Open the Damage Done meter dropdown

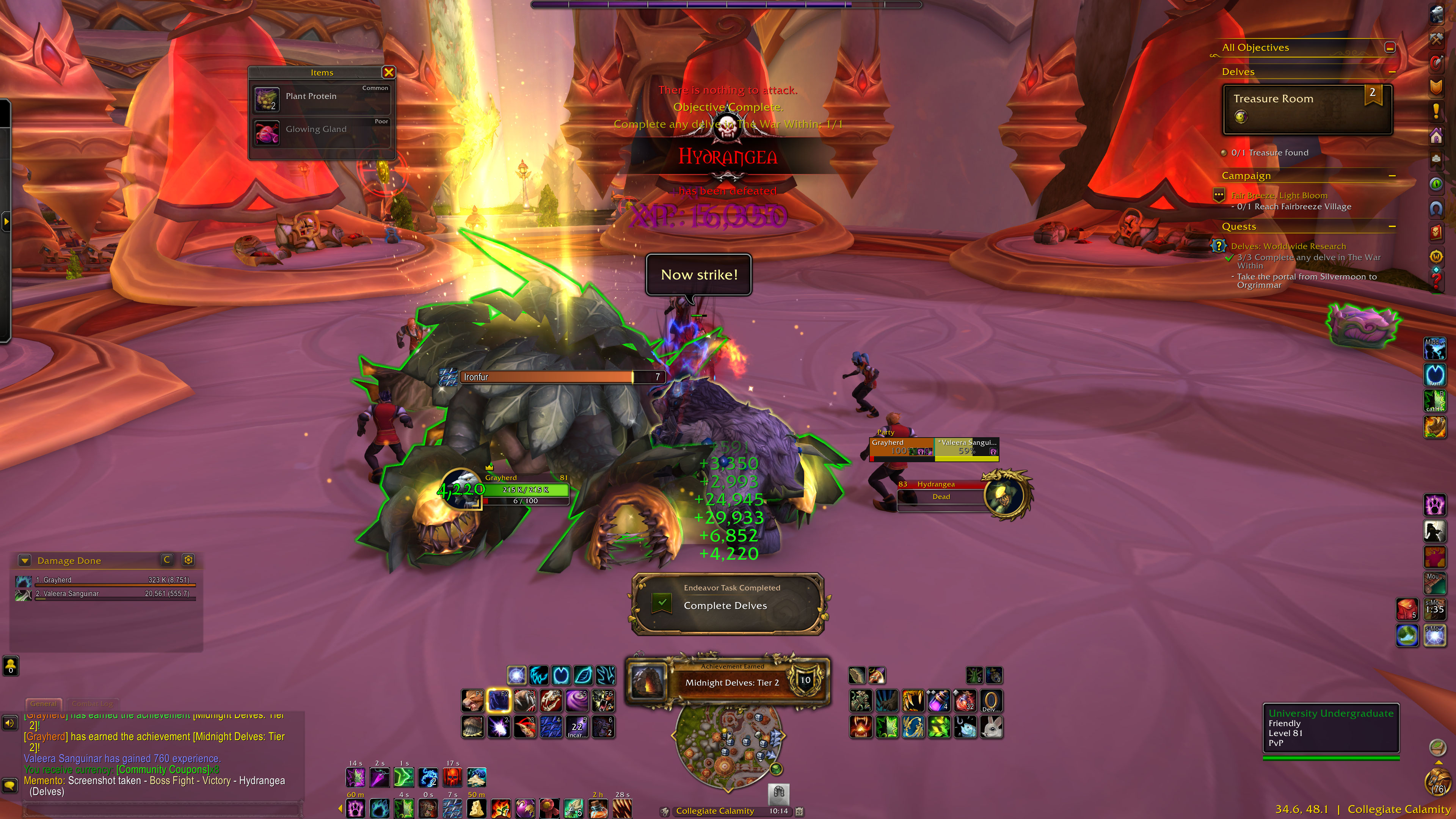(24, 561)
